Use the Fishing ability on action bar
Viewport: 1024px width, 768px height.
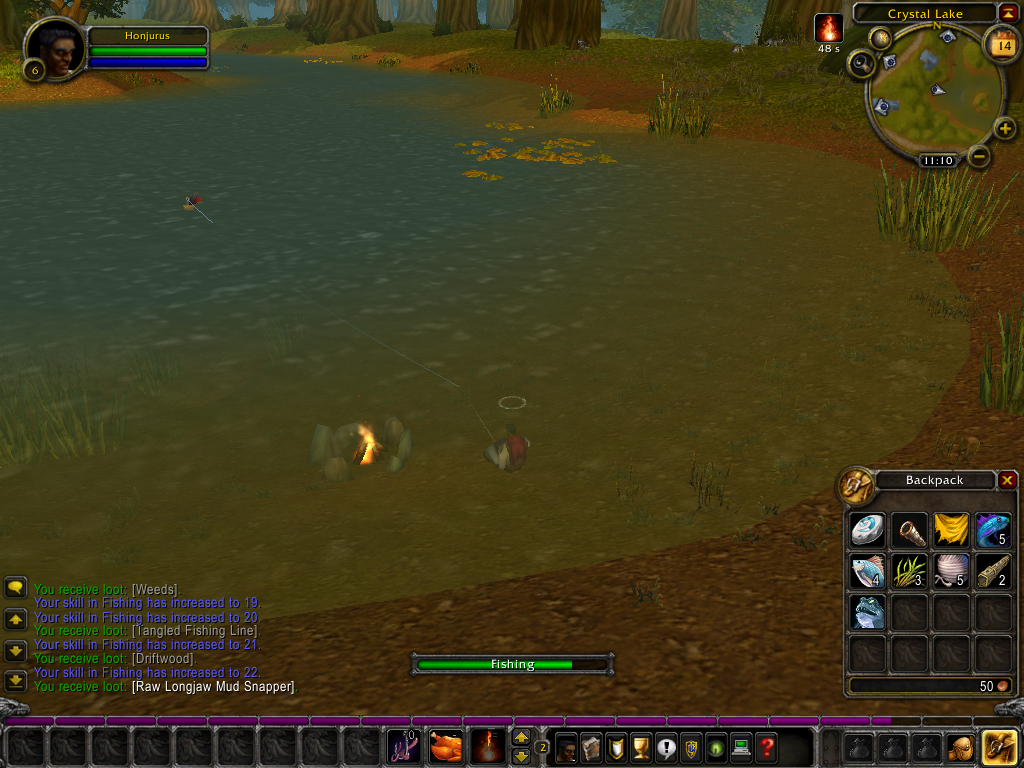point(403,746)
